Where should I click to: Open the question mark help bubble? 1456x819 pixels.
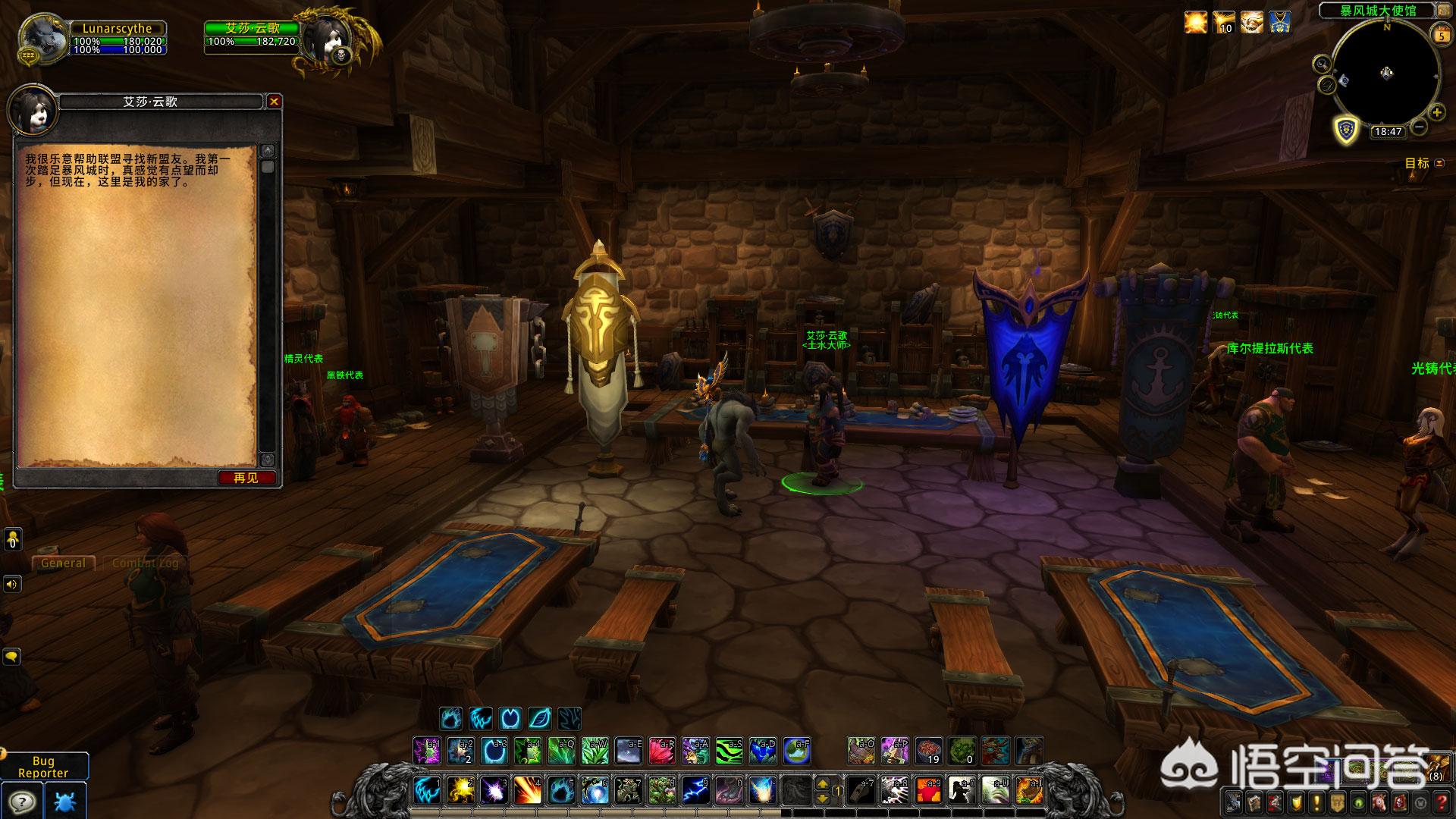click(20, 801)
